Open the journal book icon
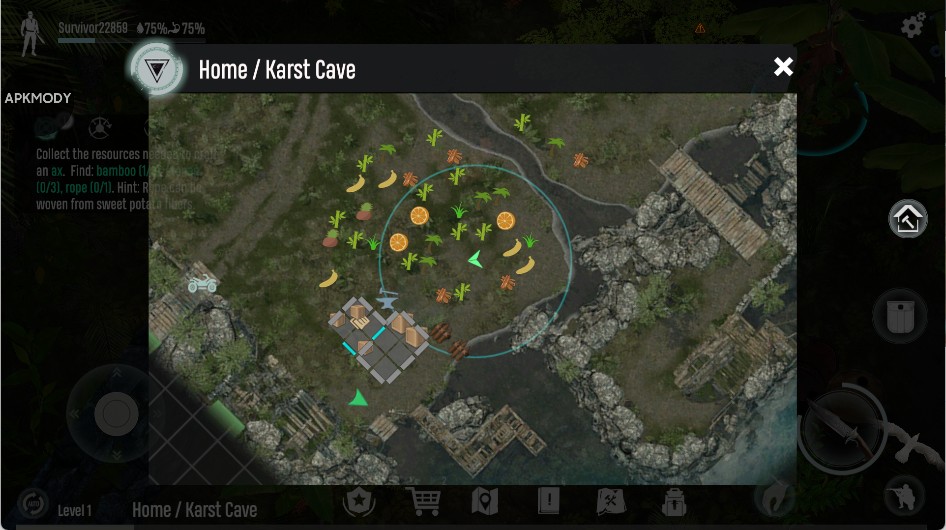The image size is (946, 530). coord(548,501)
